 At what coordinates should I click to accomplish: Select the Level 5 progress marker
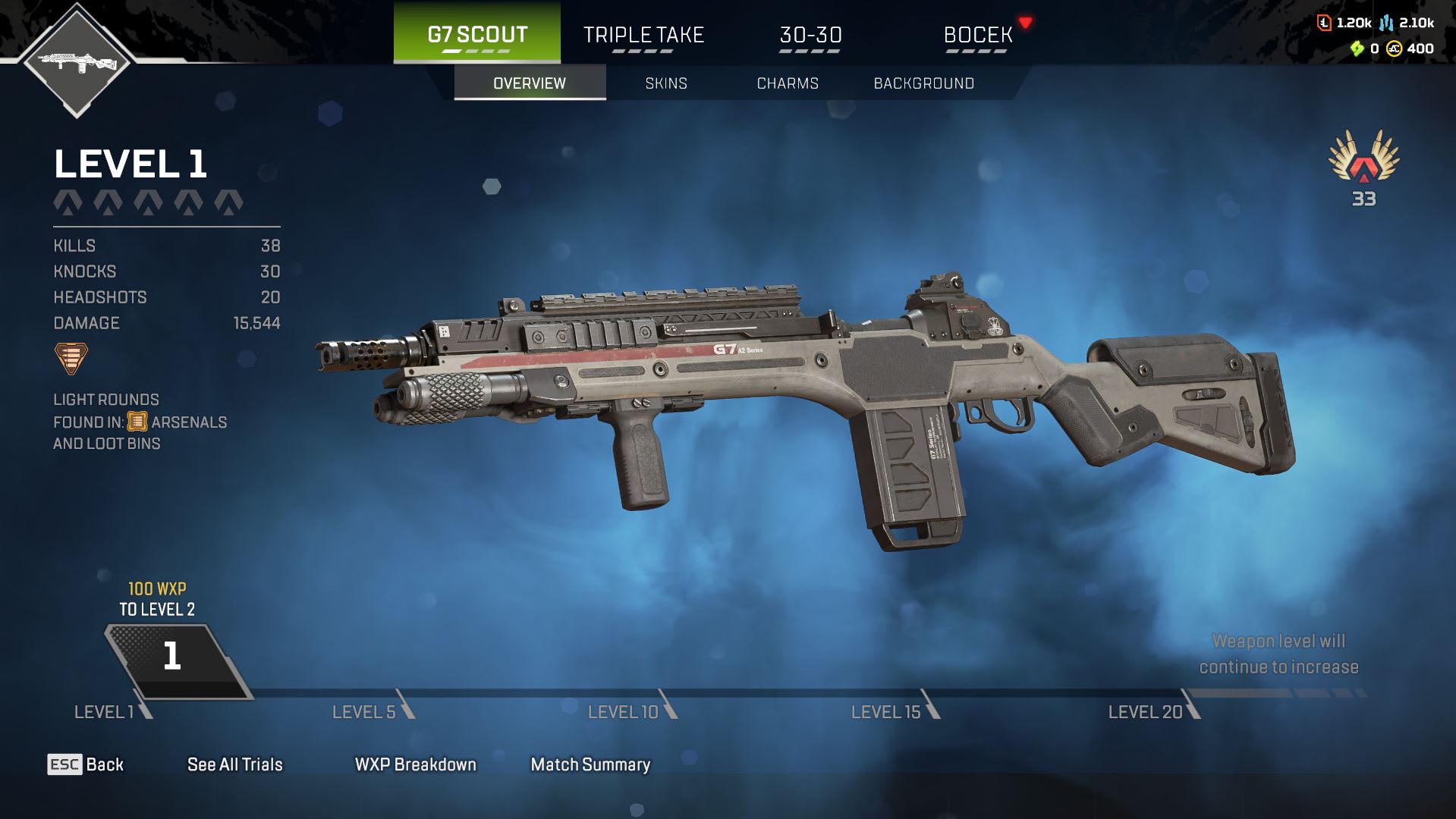coord(364,712)
